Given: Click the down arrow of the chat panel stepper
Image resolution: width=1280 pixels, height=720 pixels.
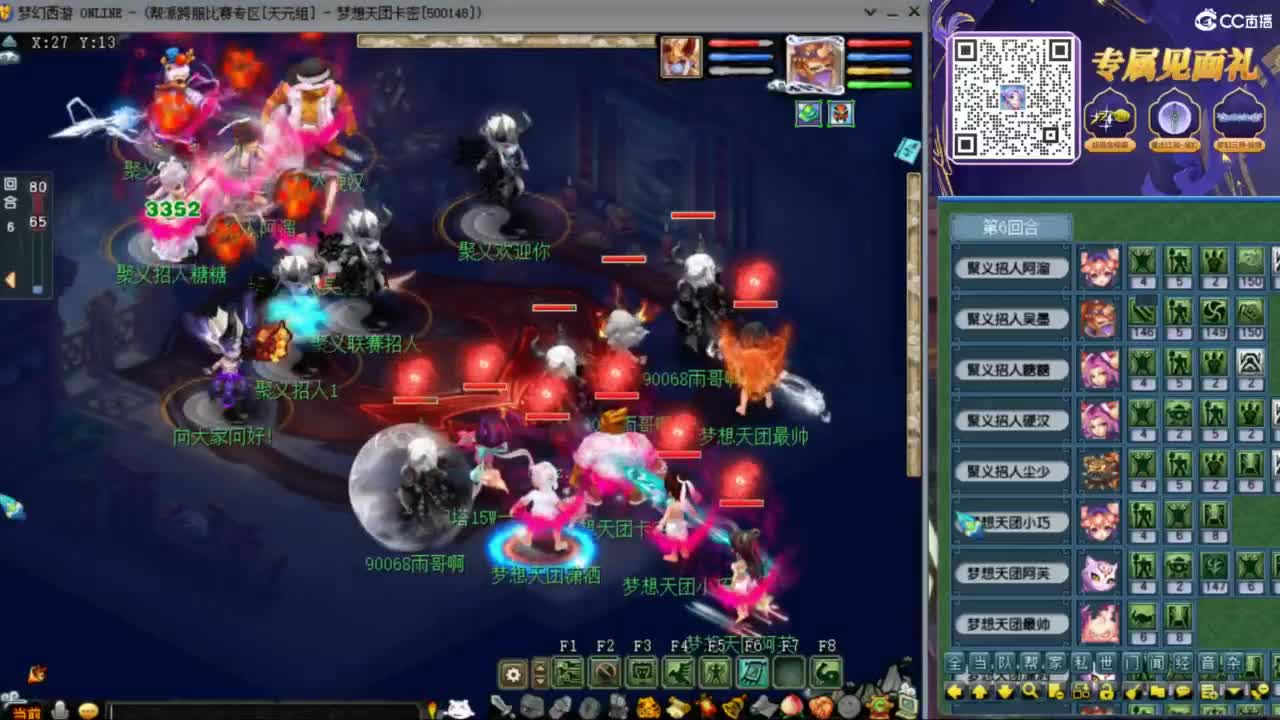Looking at the screenshot, I should (x=1003, y=689).
